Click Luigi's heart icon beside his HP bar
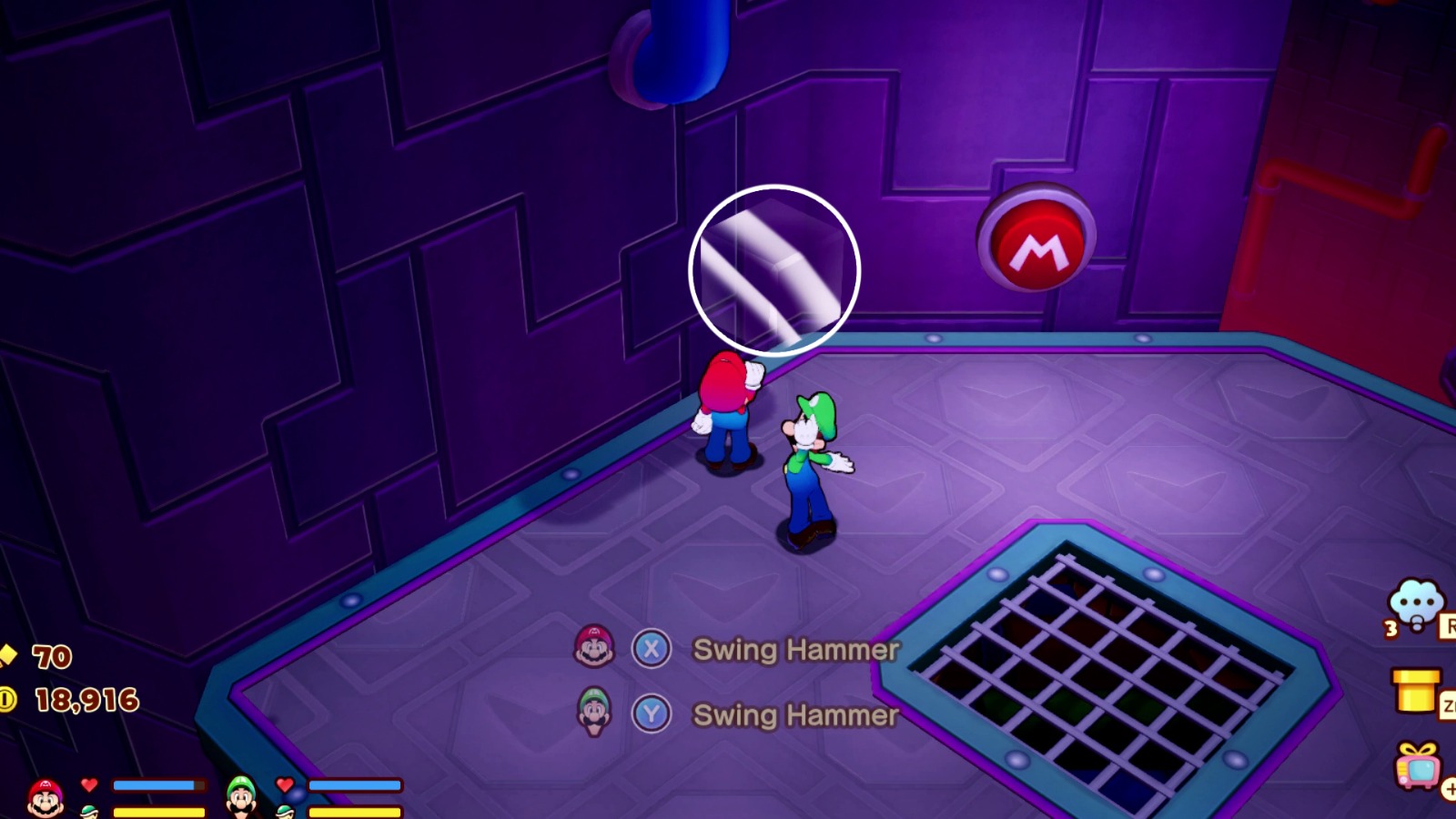This screenshot has width=1456, height=819. 284,784
